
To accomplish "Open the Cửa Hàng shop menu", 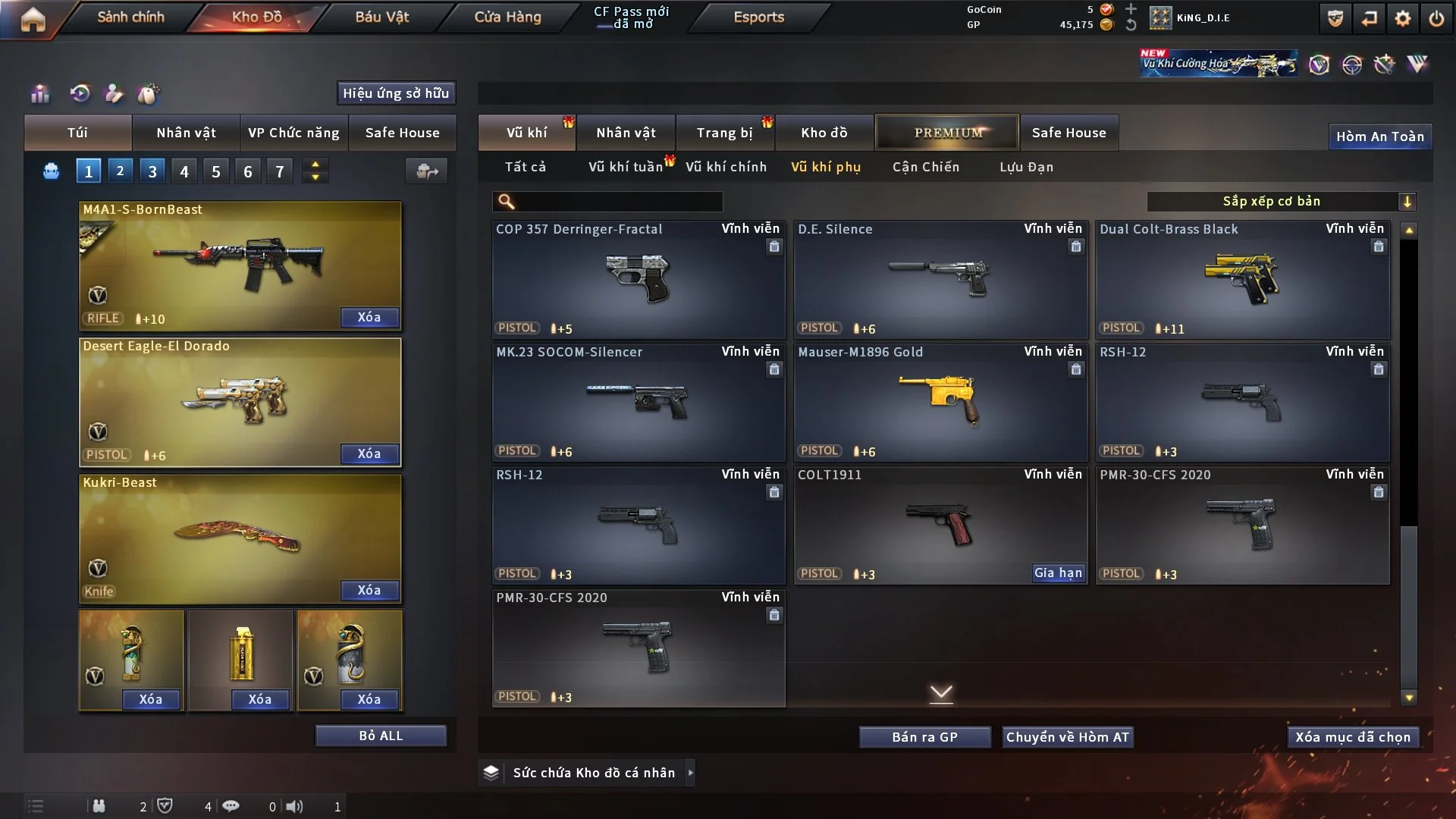I will (x=507, y=17).
